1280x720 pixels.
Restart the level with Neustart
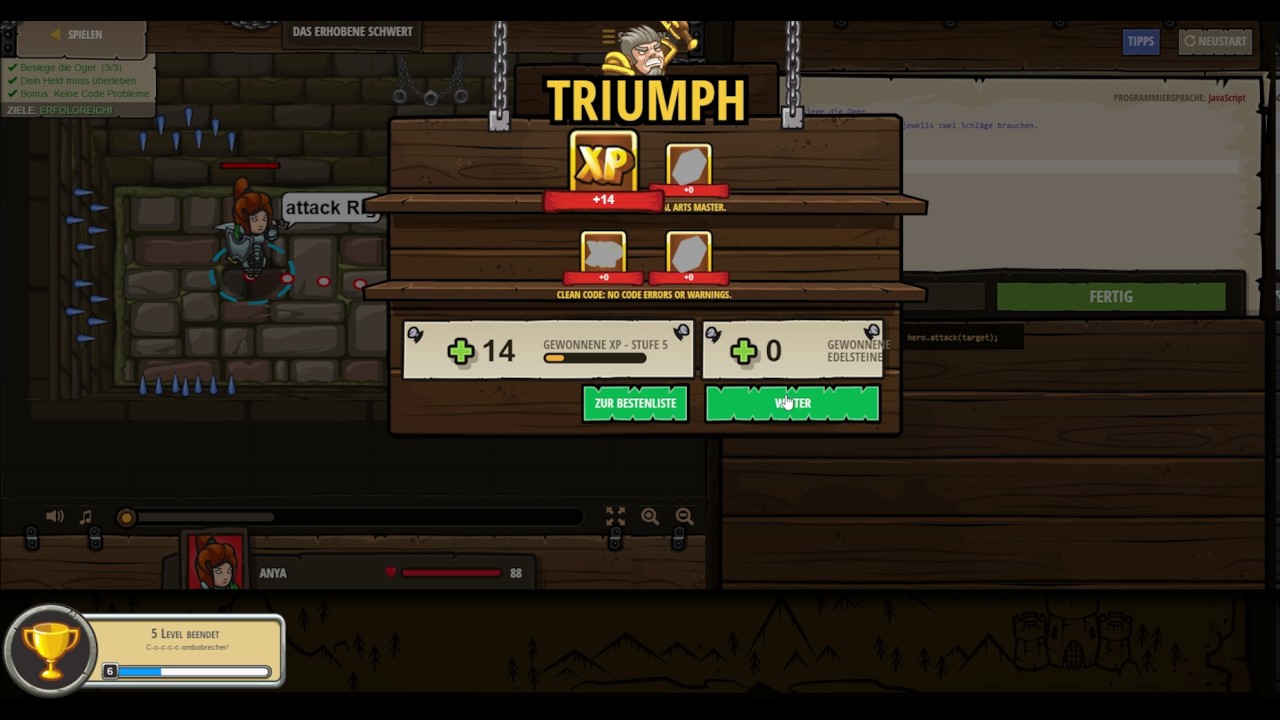pyautogui.click(x=1215, y=41)
